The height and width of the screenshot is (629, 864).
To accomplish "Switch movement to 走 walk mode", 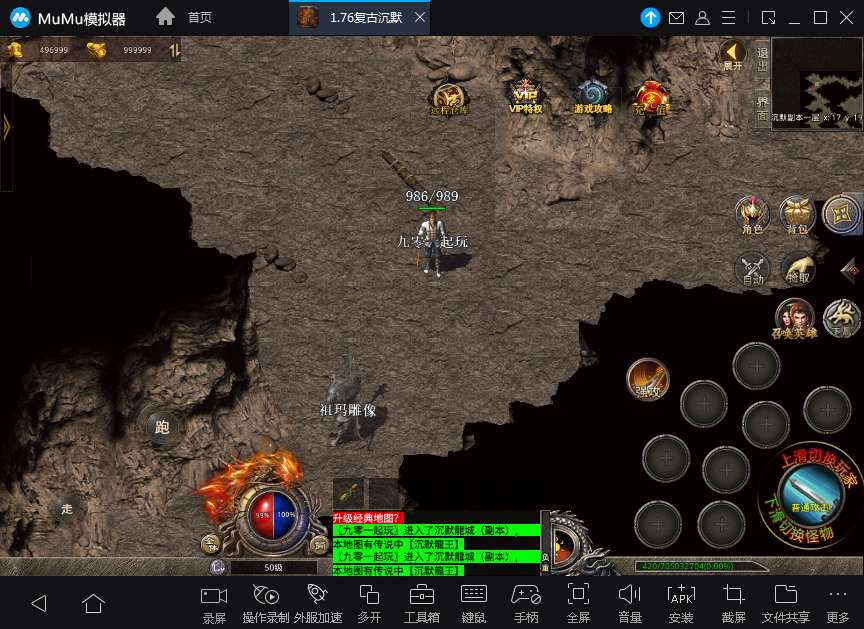I will coord(67,508).
